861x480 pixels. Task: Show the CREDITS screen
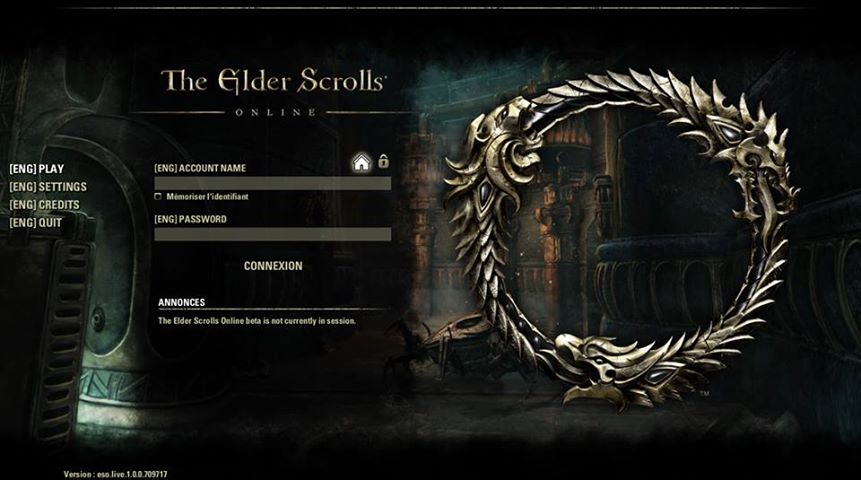point(44,205)
